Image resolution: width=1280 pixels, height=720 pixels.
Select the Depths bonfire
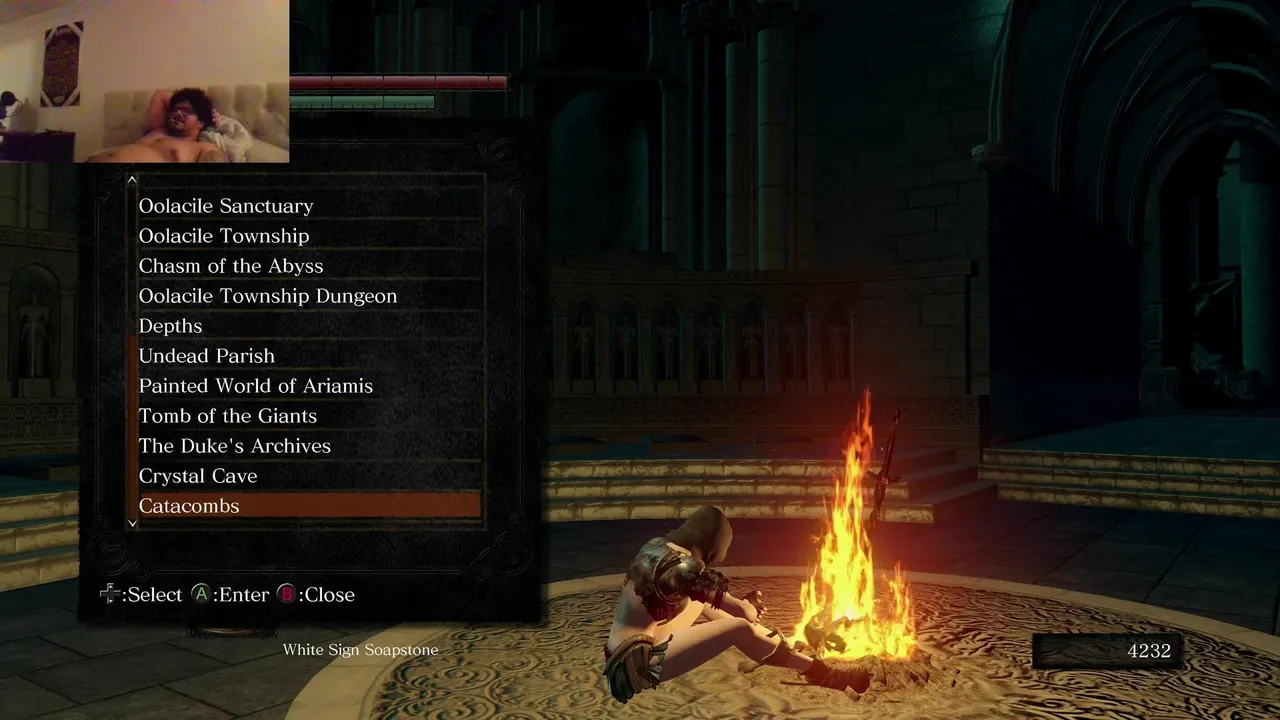click(x=171, y=326)
